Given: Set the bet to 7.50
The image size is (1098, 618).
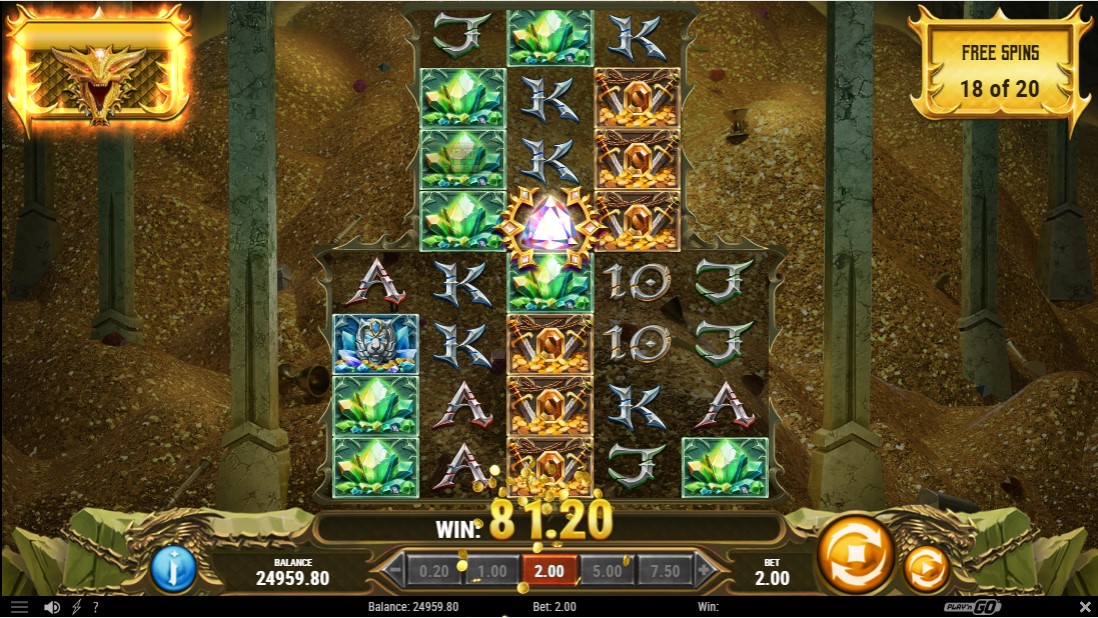Looking at the screenshot, I should pos(665,572).
